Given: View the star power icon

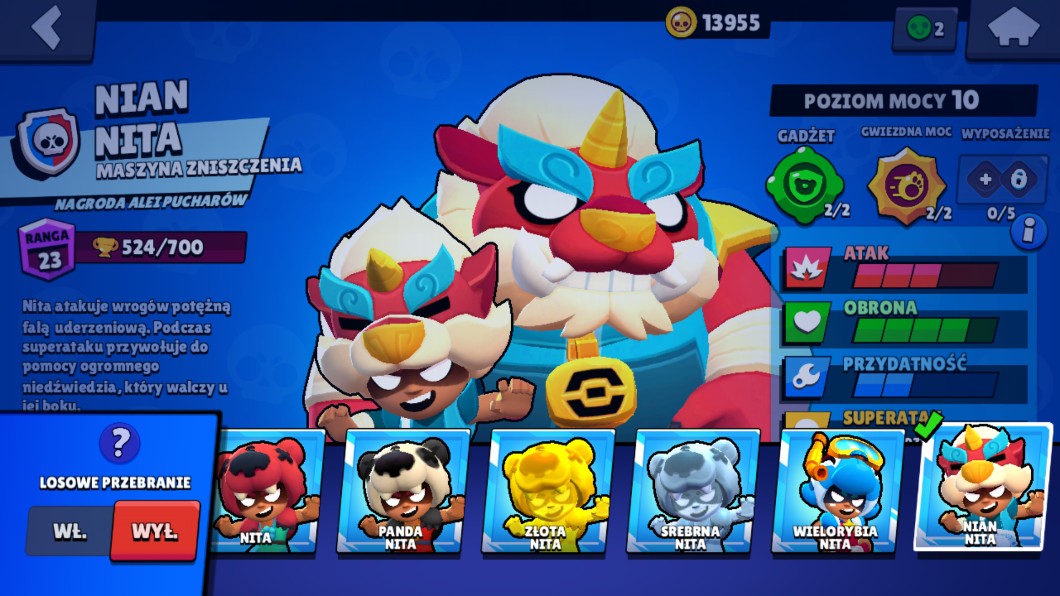Looking at the screenshot, I should 906,183.
